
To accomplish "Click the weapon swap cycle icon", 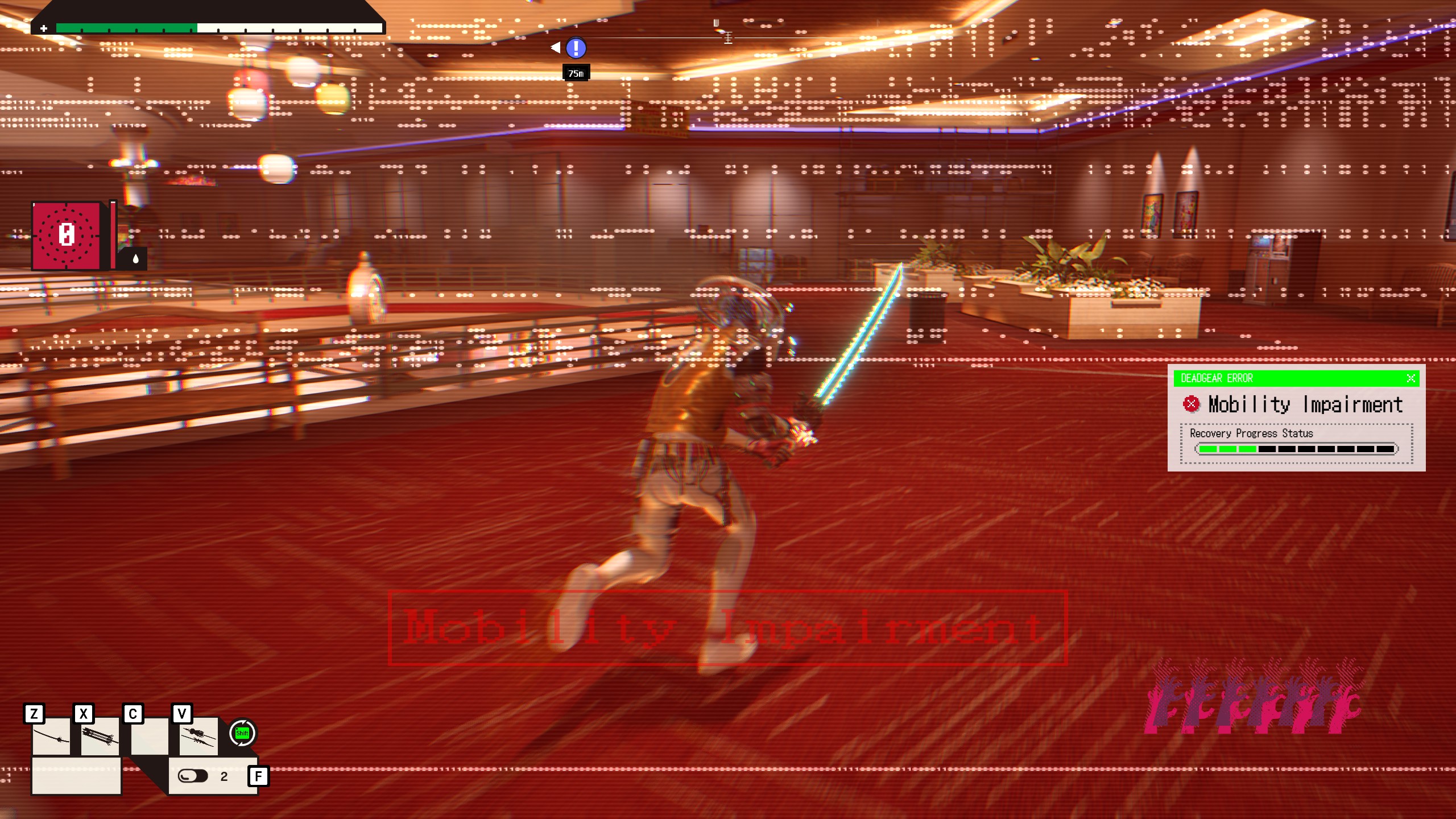I will (x=243, y=733).
